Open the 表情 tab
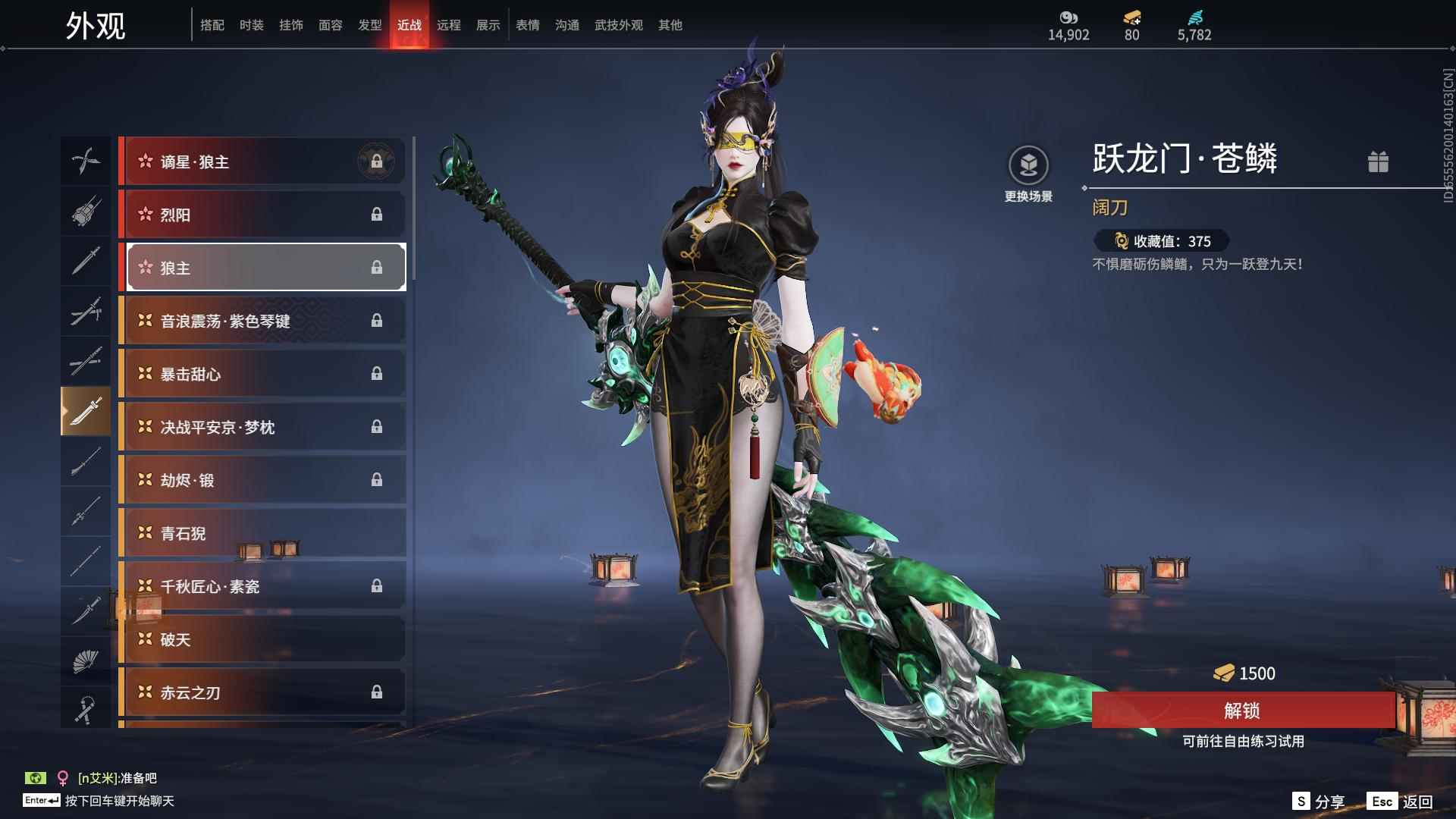Screen dimensions: 1456x819 point(527,25)
